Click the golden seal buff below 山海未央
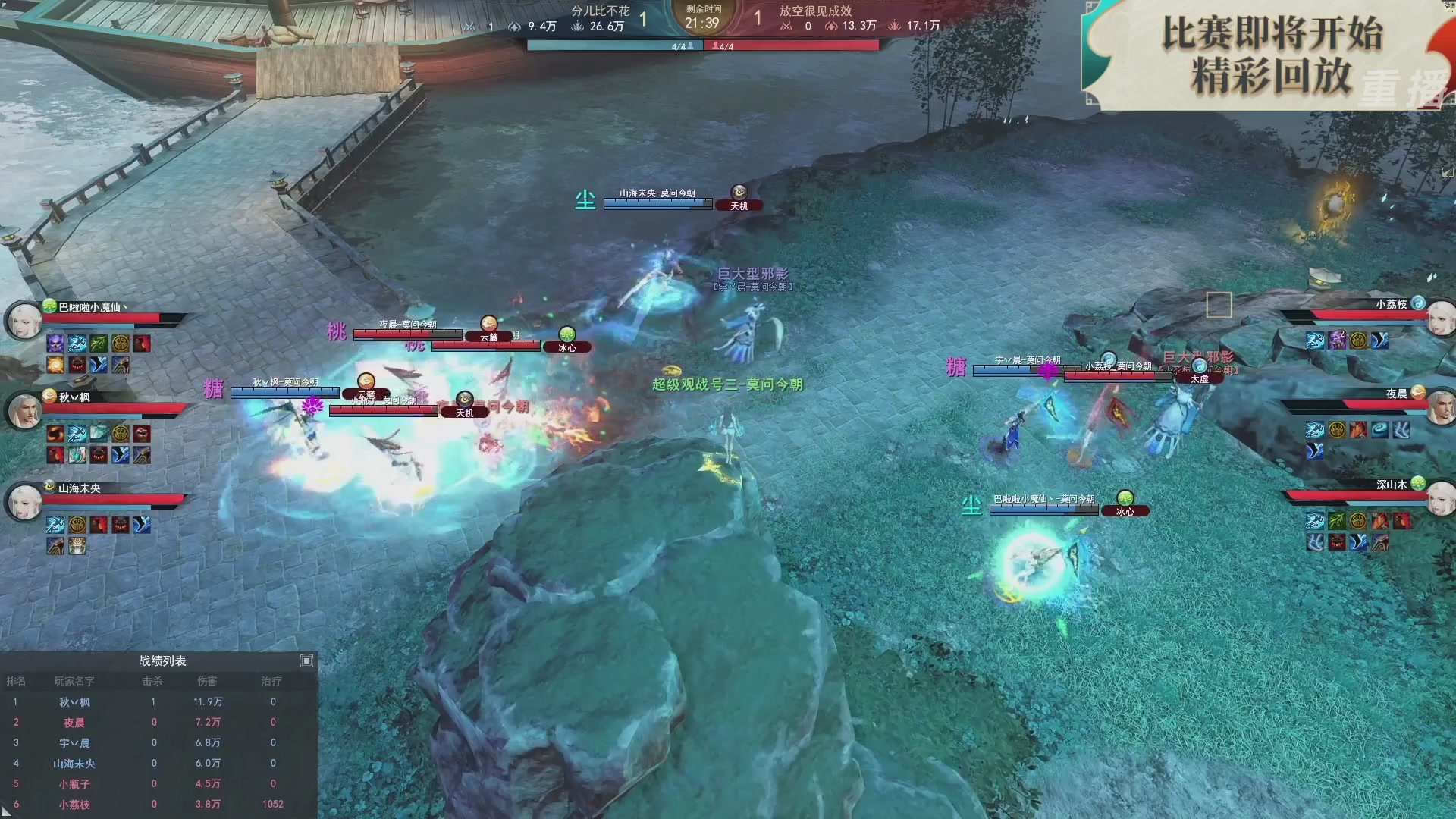 [76, 526]
